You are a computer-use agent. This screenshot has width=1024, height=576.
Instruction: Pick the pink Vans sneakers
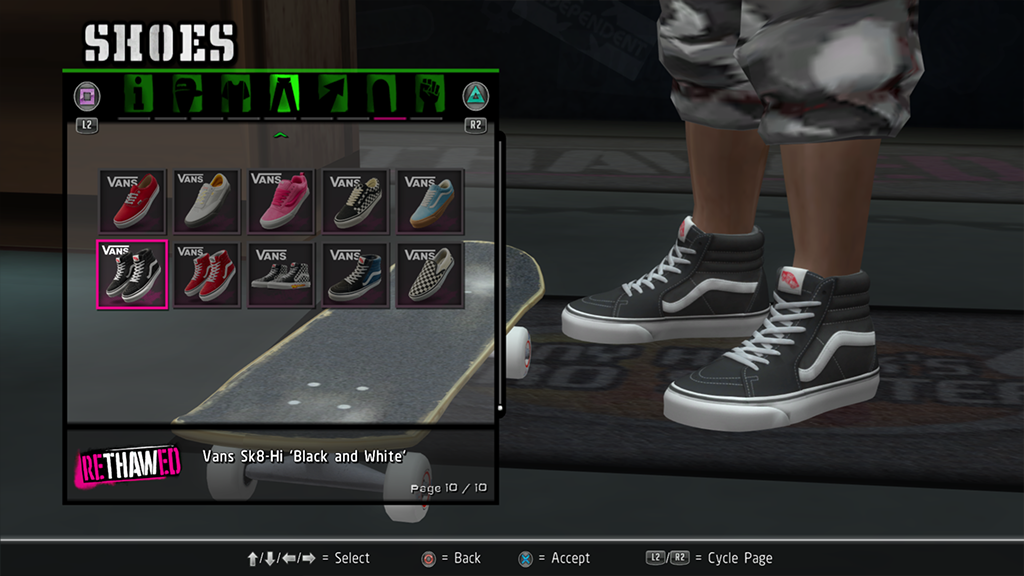(x=281, y=201)
